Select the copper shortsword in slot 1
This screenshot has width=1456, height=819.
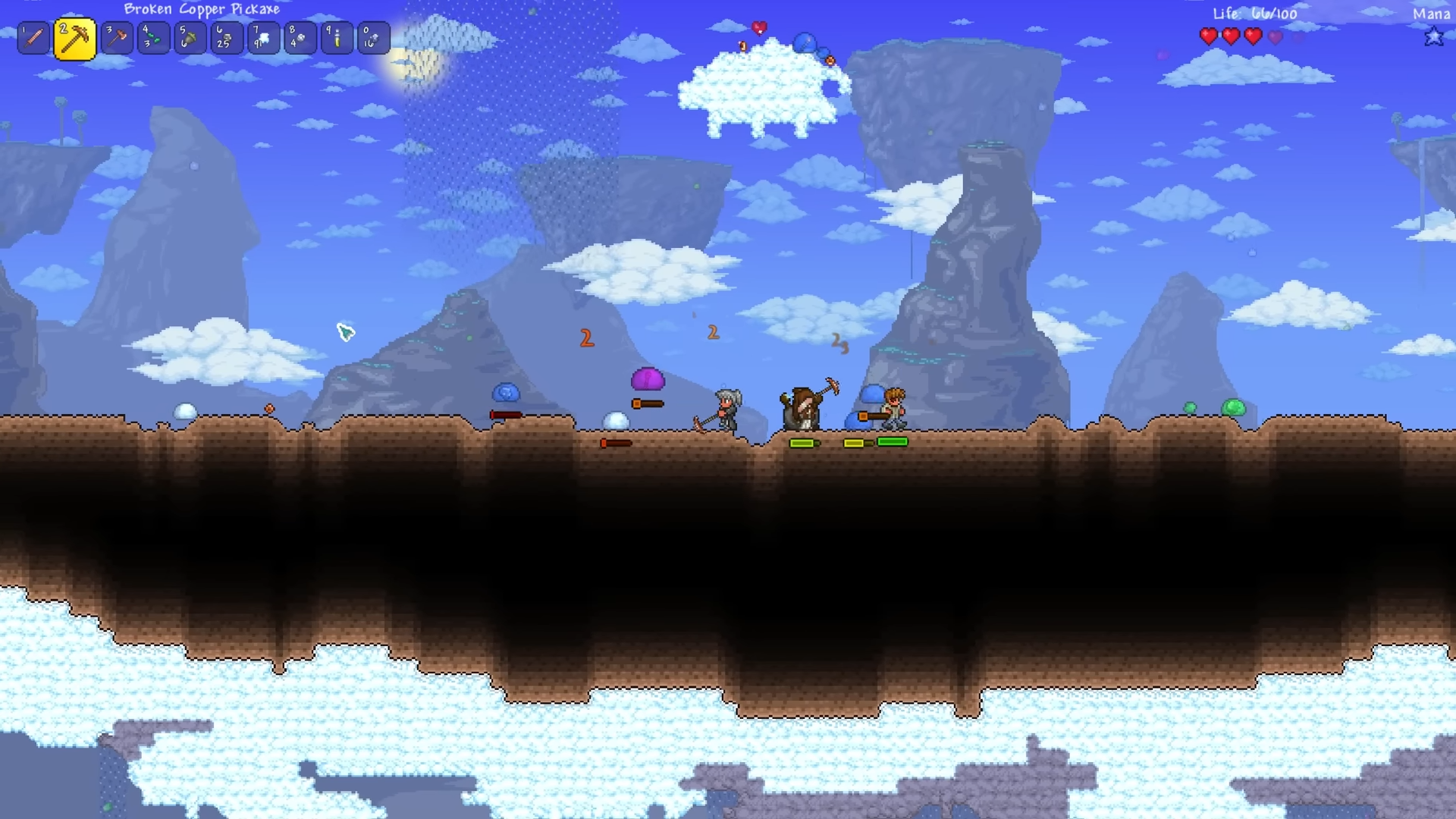(34, 38)
